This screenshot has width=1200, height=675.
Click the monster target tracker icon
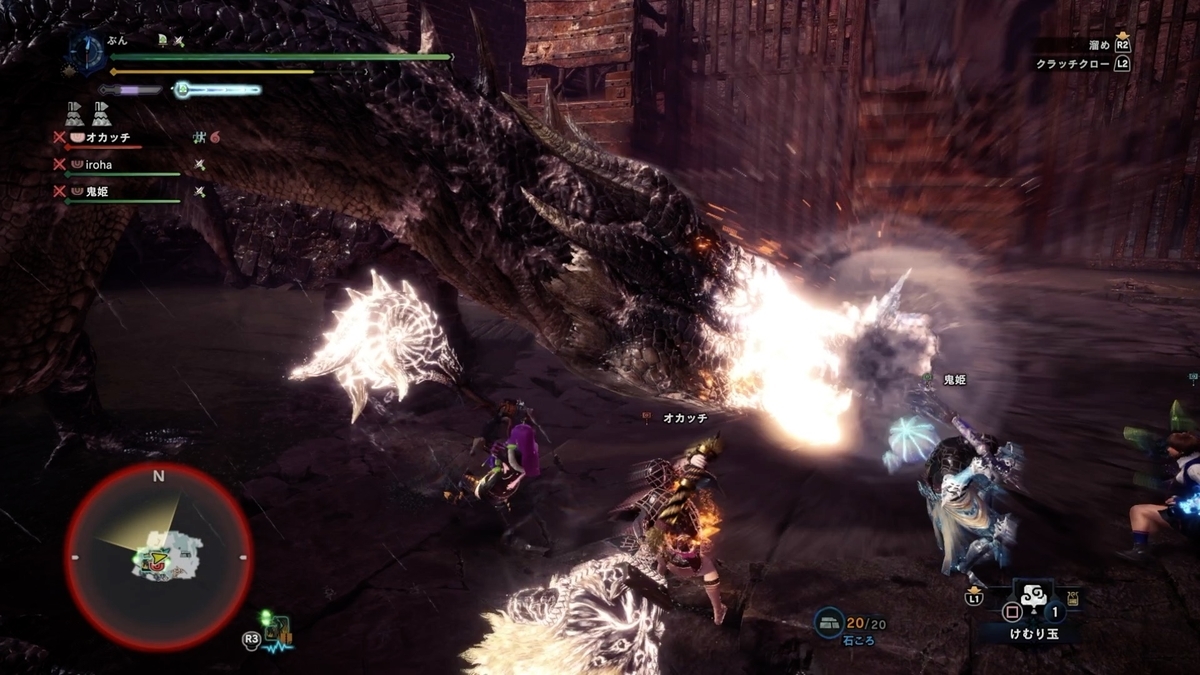278,632
